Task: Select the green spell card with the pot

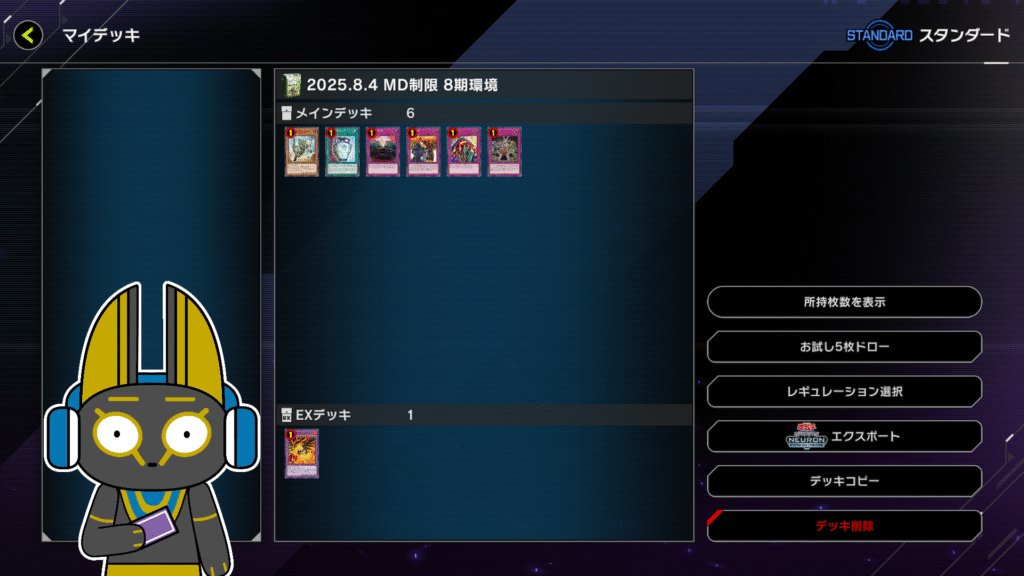Action: 342,152
